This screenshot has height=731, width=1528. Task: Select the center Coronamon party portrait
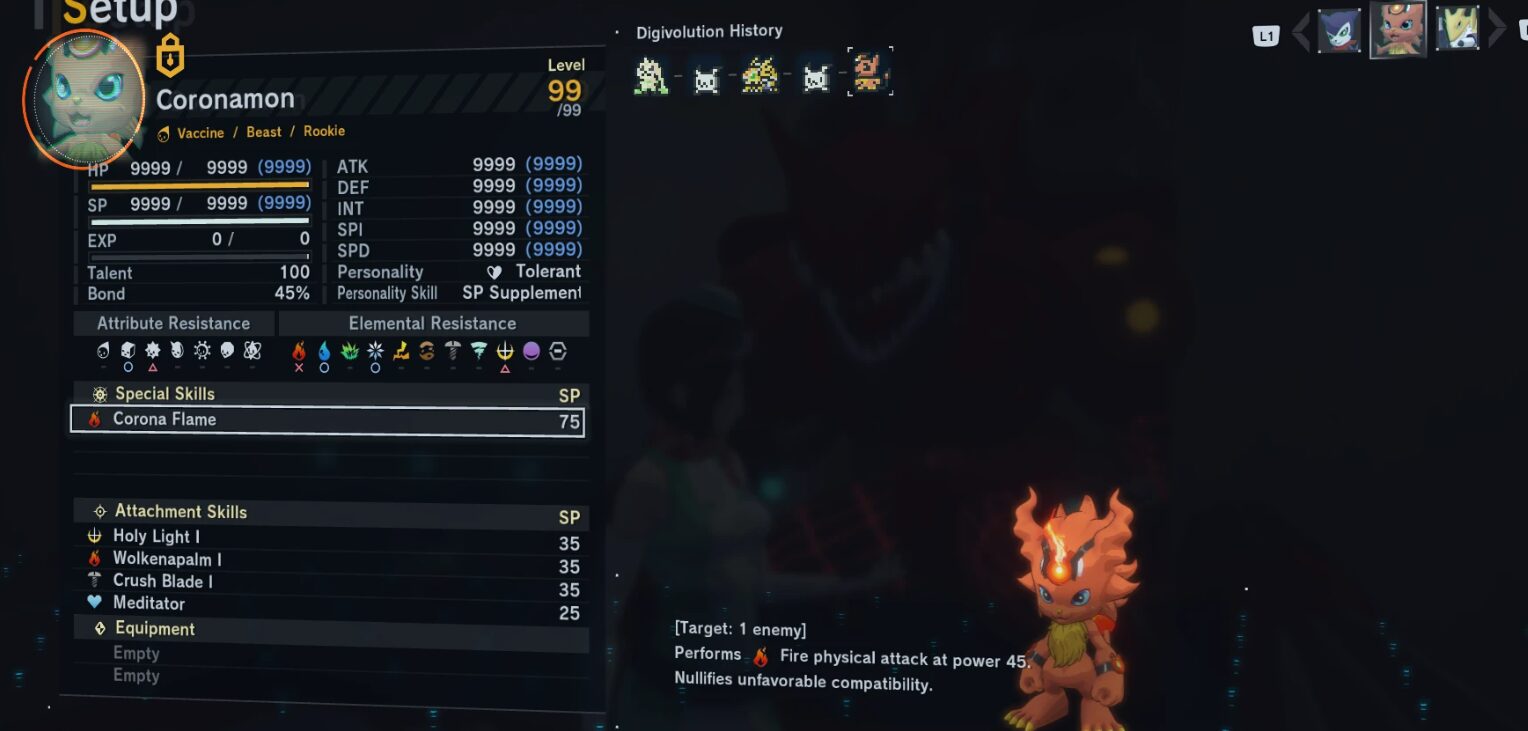(x=1397, y=29)
